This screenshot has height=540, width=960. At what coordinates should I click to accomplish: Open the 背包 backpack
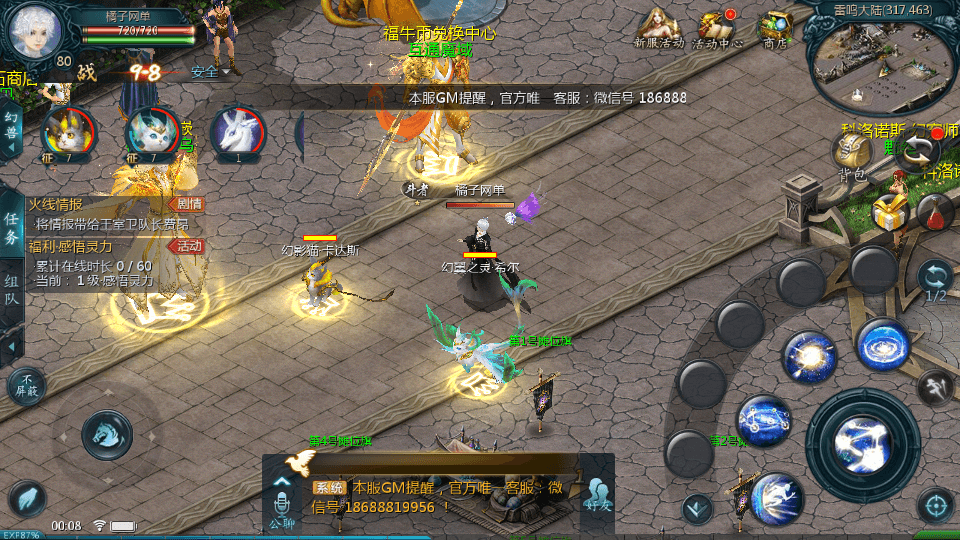point(852,154)
